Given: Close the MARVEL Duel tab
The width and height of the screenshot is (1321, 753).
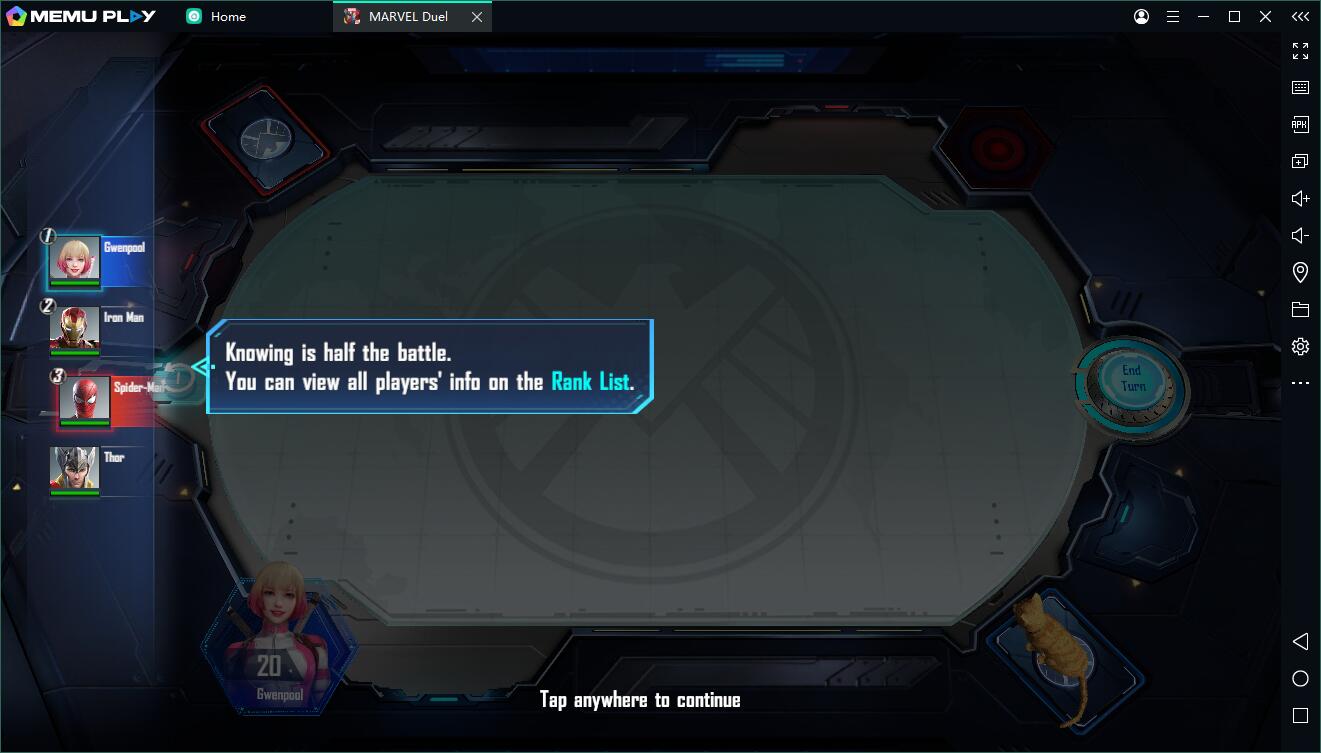Looking at the screenshot, I should (x=477, y=17).
